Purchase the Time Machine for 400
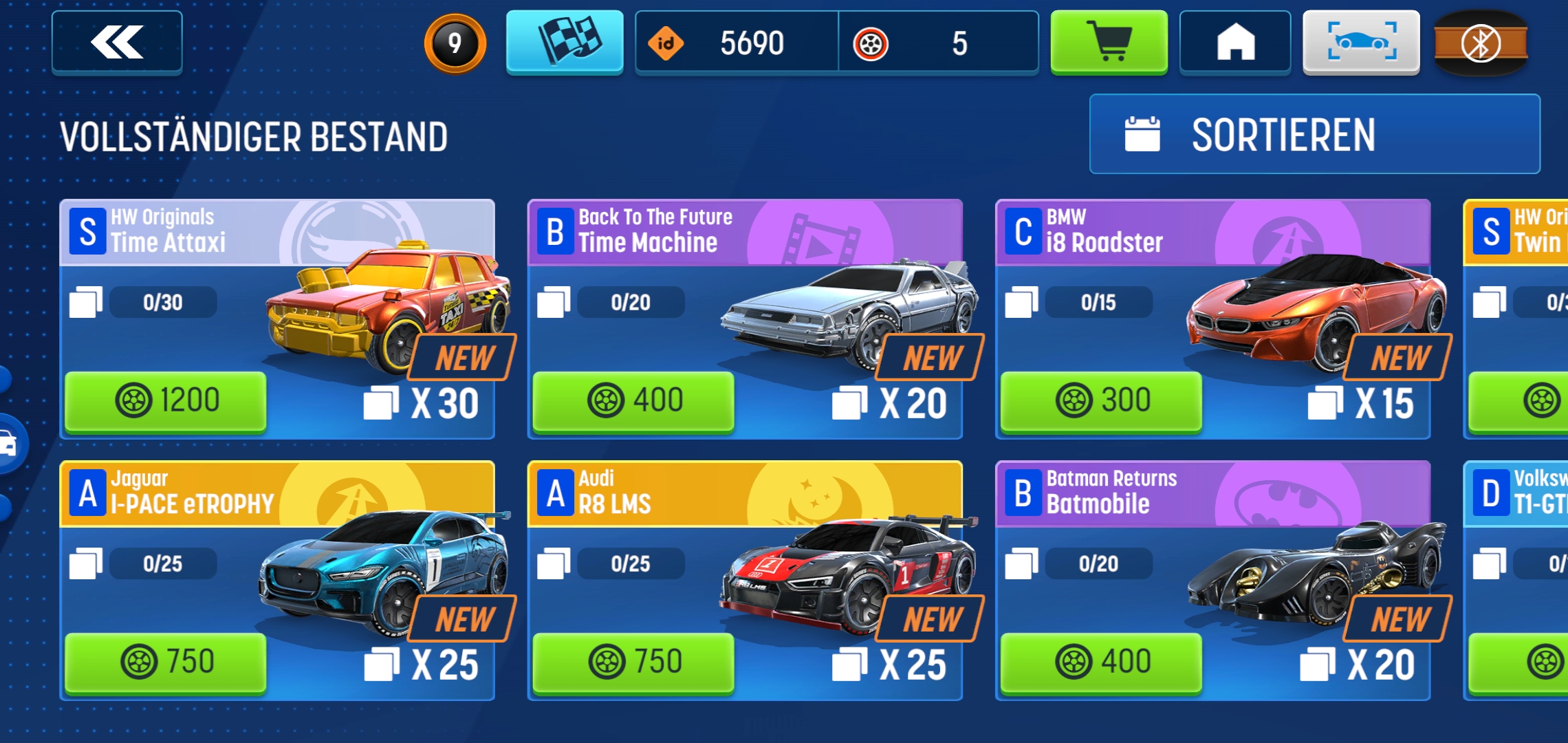The image size is (1568, 743). click(633, 401)
